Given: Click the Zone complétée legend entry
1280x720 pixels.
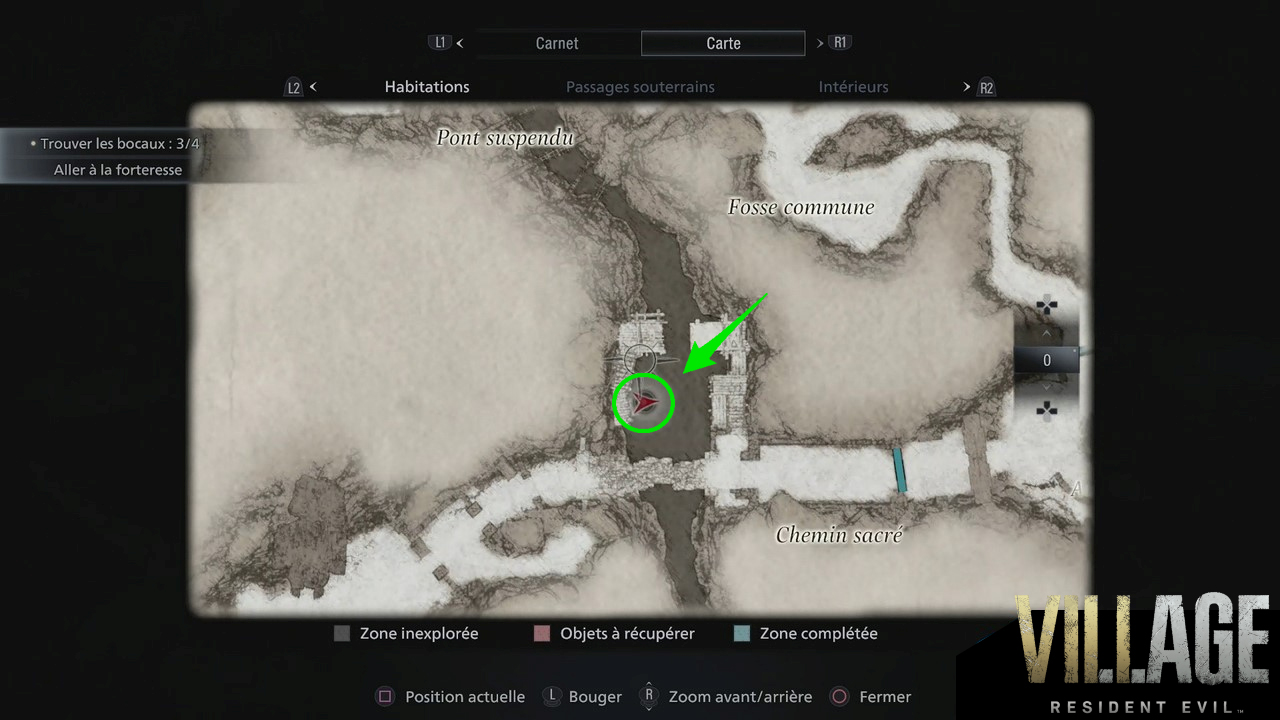Looking at the screenshot, I should pos(805,633).
